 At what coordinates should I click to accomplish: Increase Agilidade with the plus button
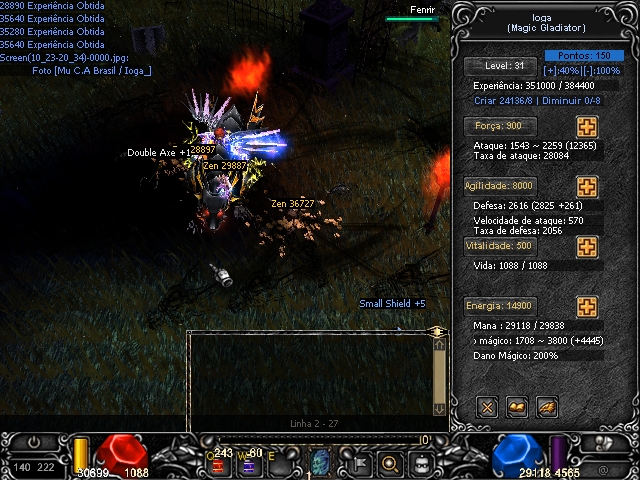587,187
